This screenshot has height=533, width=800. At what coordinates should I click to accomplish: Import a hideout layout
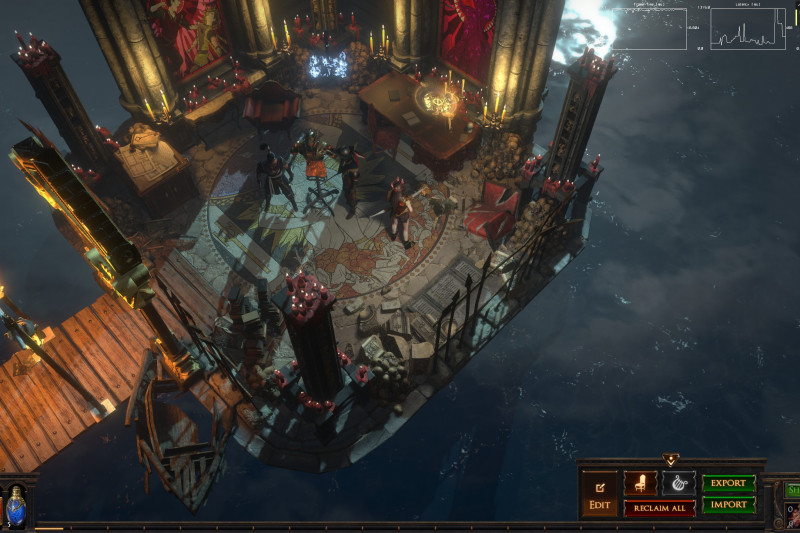coord(728,505)
